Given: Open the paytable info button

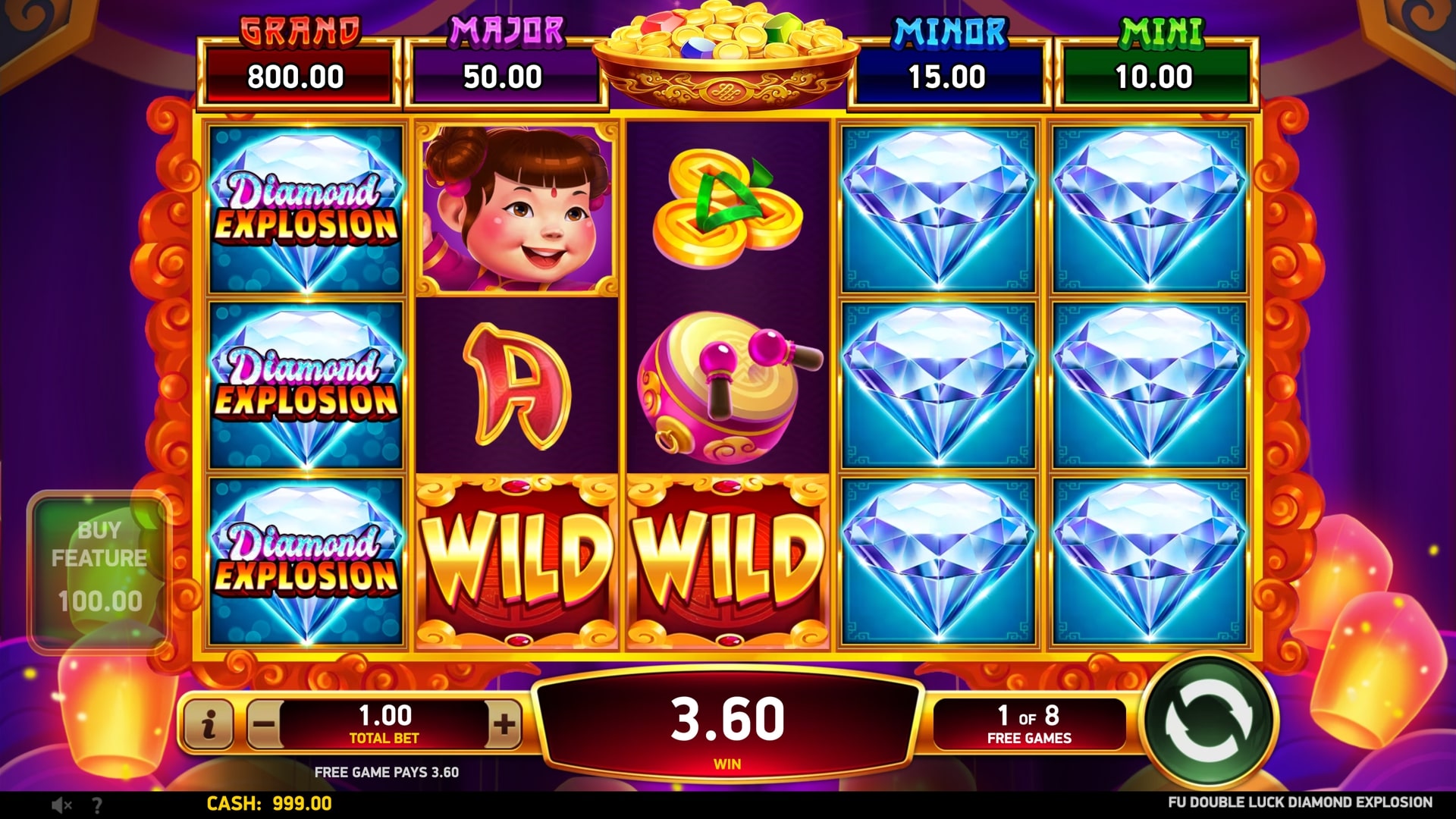Looking at the screenshot, I should pos(208,724).
